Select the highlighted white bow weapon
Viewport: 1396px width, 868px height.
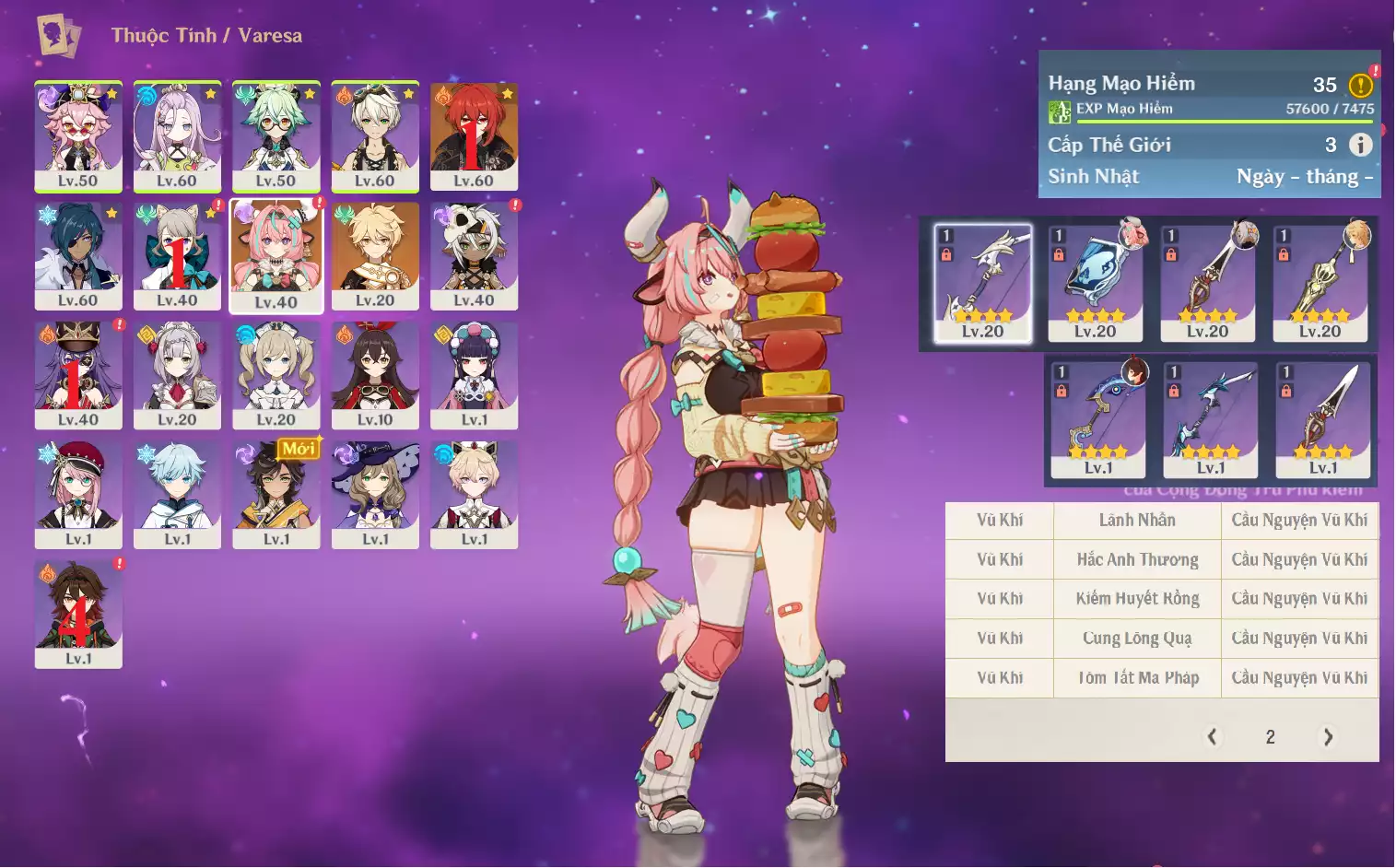982,283
